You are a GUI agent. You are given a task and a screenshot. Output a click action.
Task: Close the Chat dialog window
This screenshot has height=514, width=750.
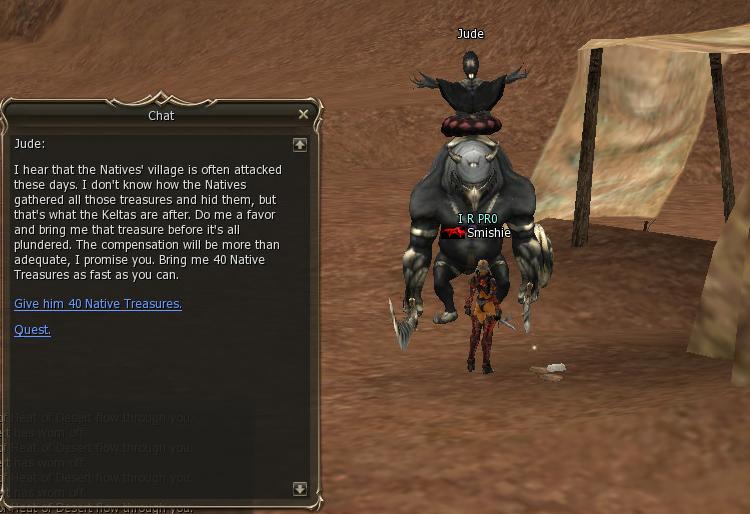[303, 115]
